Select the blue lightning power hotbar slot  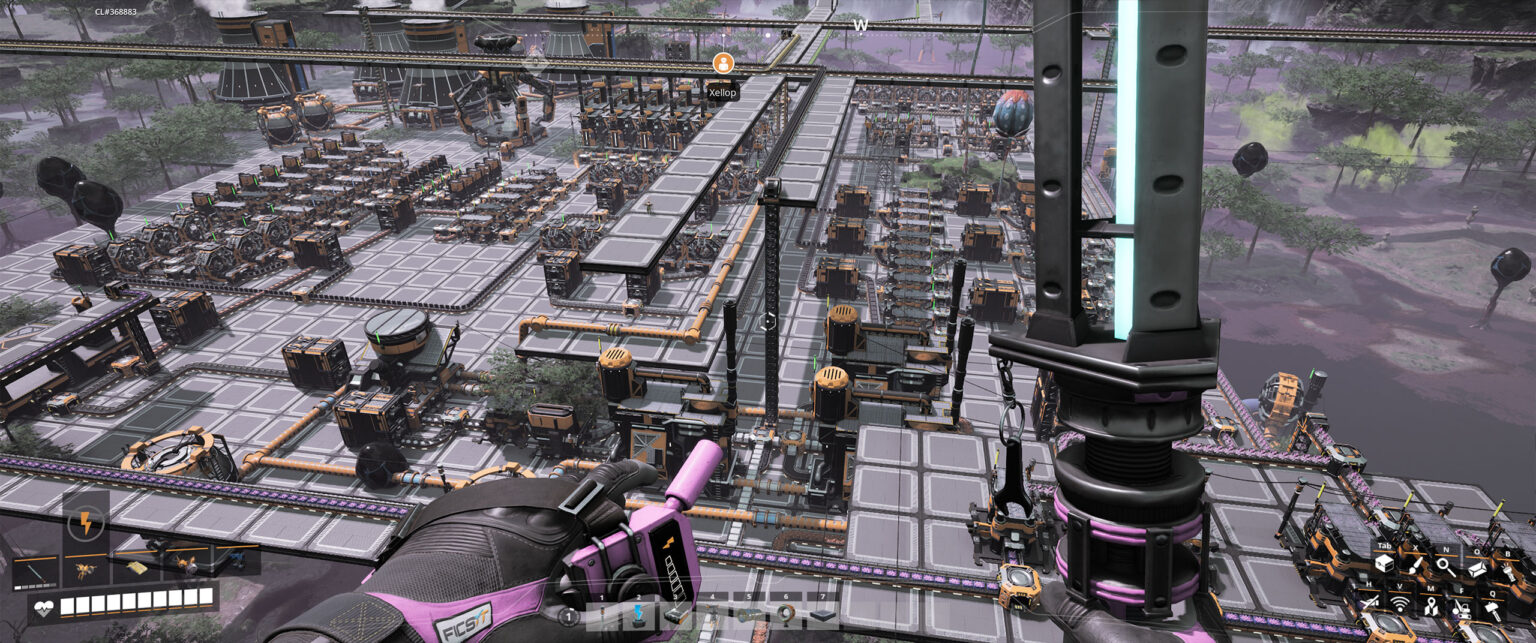pyautogui.click(x=640, y=614)
